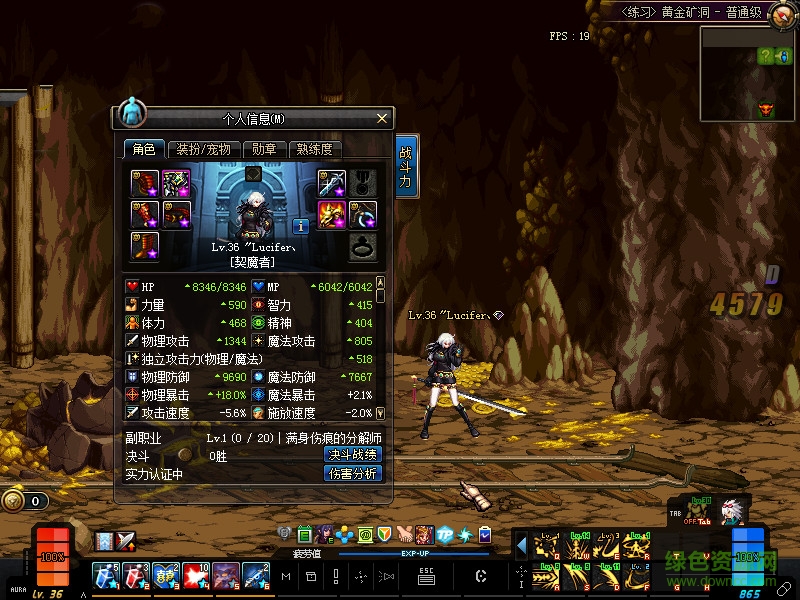Switch to the 装扮/宠物 tab
Screen dimensions: 800x600
pos(204,149)
